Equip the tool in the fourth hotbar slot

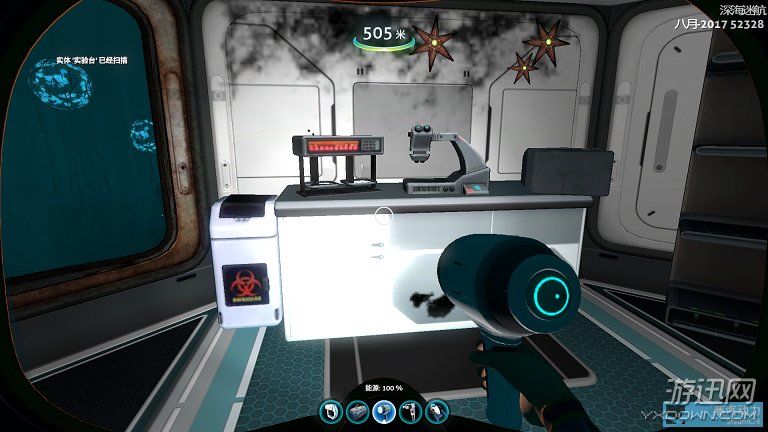pos(410,411)
